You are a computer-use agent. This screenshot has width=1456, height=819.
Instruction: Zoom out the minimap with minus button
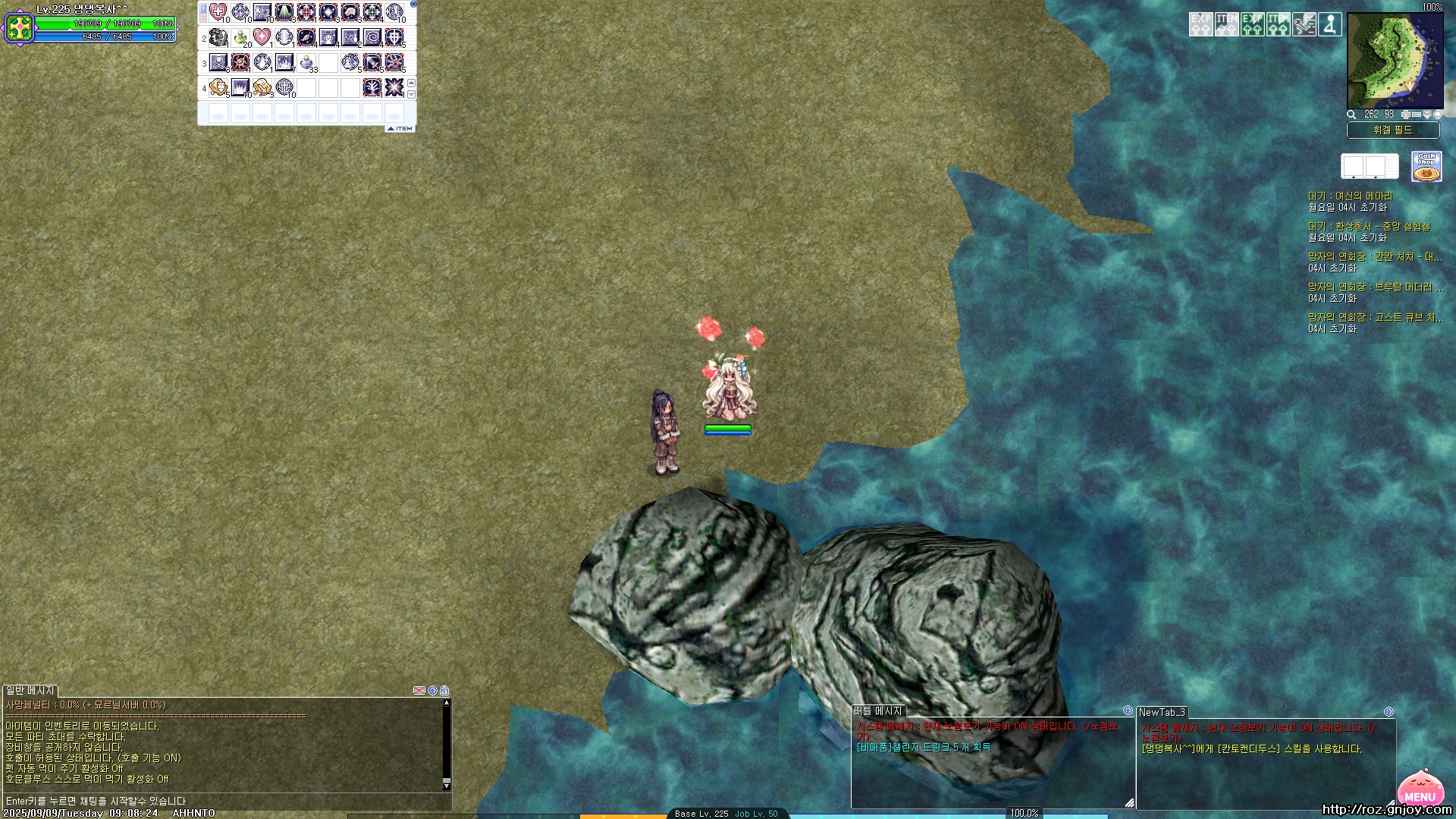[x=1416, y=115]
